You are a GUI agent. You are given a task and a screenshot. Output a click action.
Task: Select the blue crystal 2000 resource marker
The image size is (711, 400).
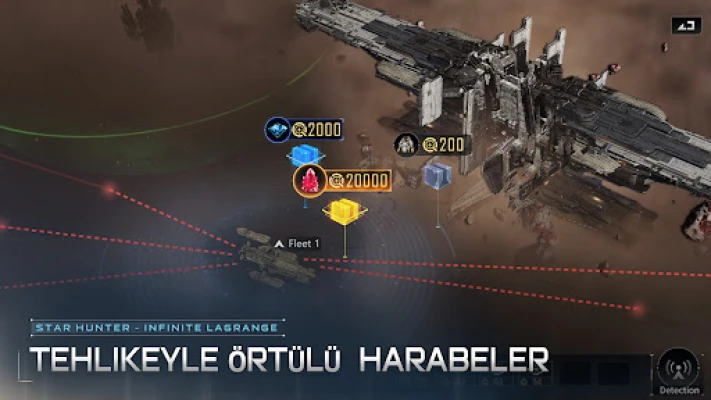point(278,130)
